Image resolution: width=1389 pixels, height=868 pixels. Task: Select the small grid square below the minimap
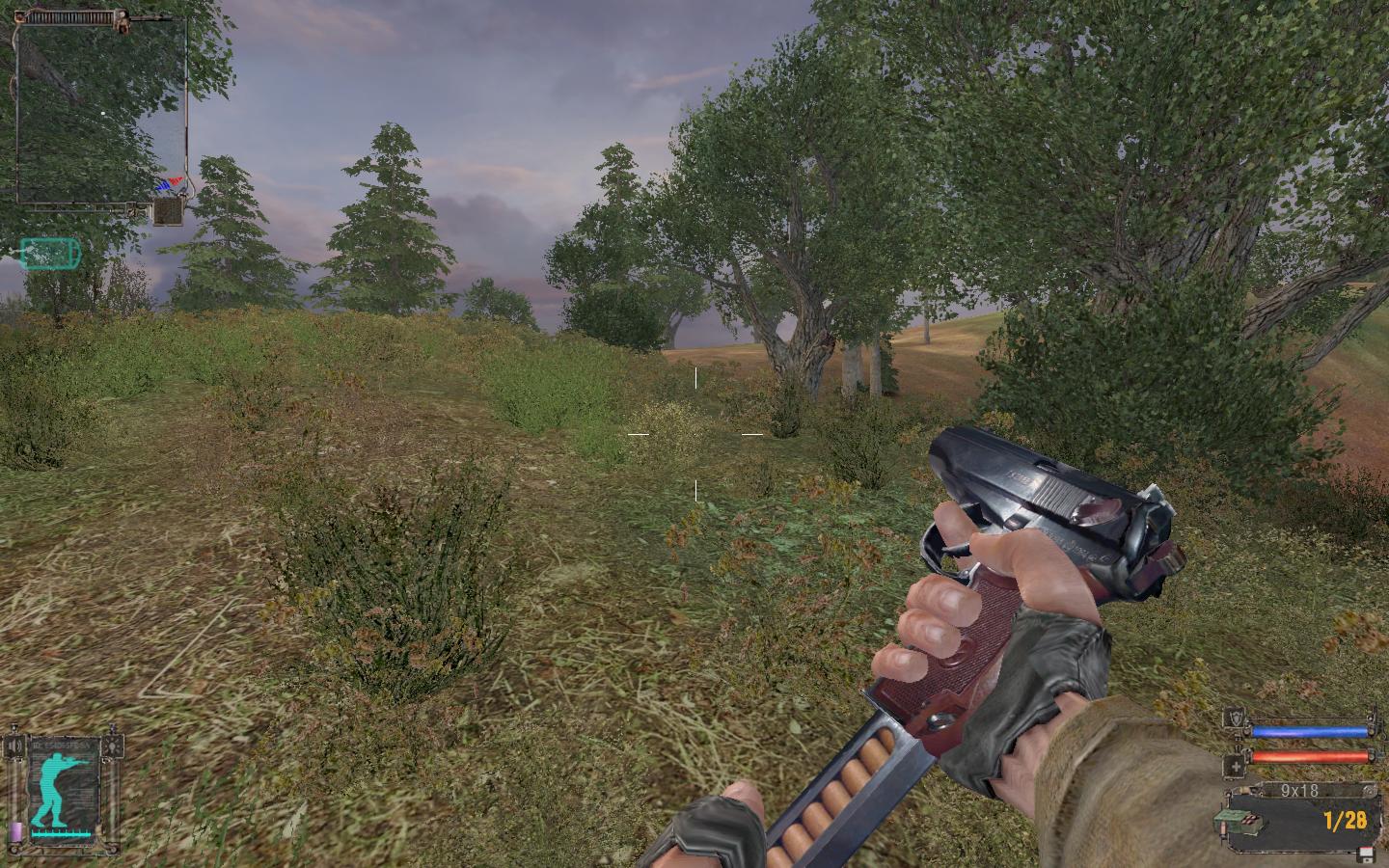pos(168,210)
